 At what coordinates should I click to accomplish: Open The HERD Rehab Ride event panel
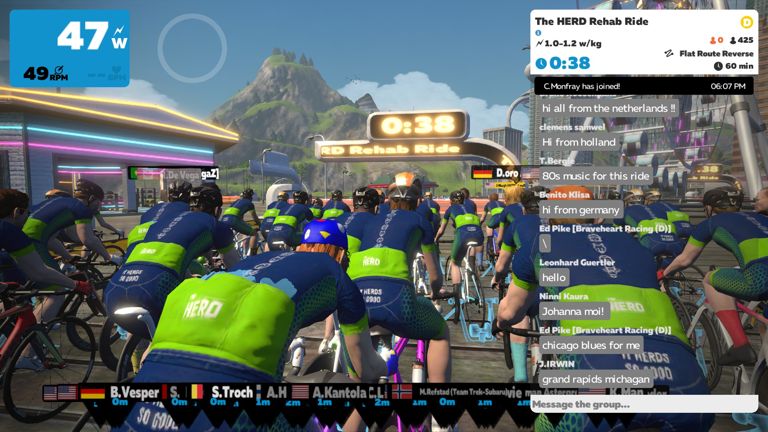591,21
